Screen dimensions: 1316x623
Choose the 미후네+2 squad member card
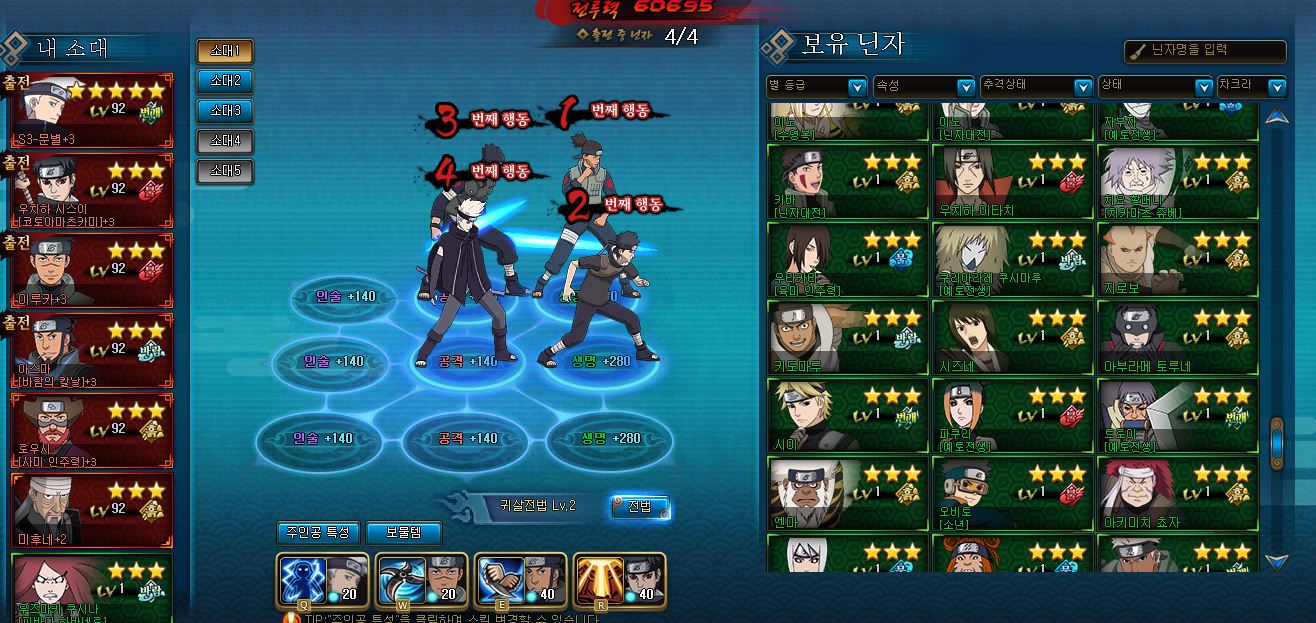click(92, 510)
